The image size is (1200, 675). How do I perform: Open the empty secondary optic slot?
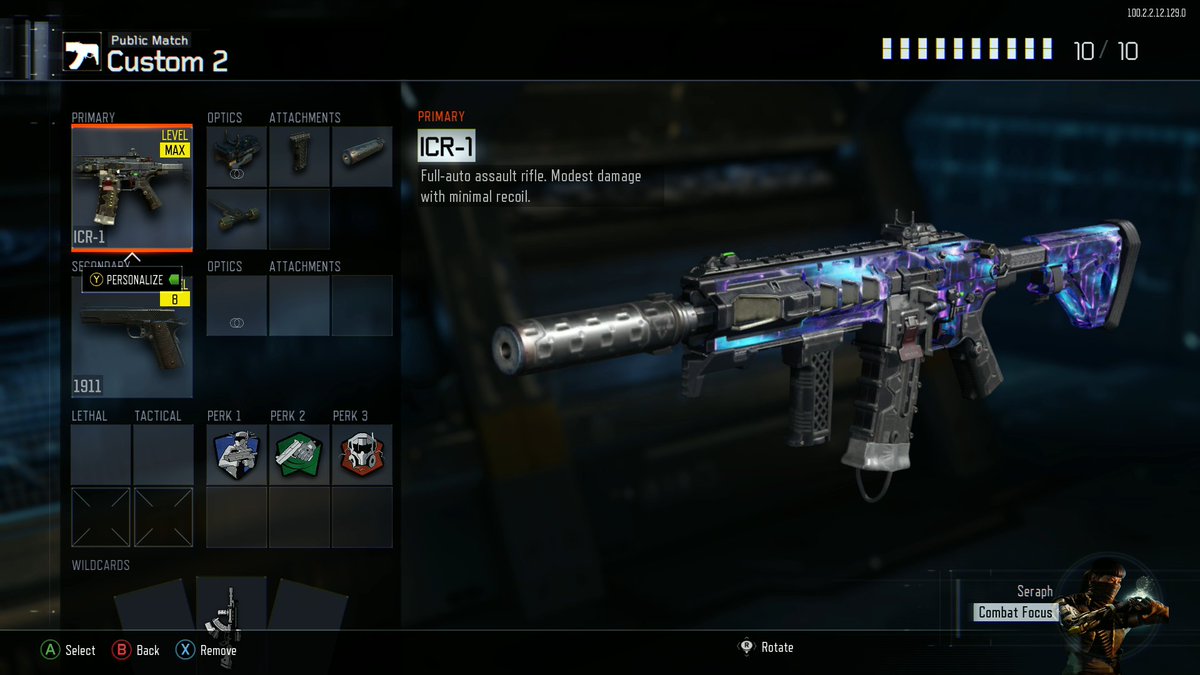(237, 306)
